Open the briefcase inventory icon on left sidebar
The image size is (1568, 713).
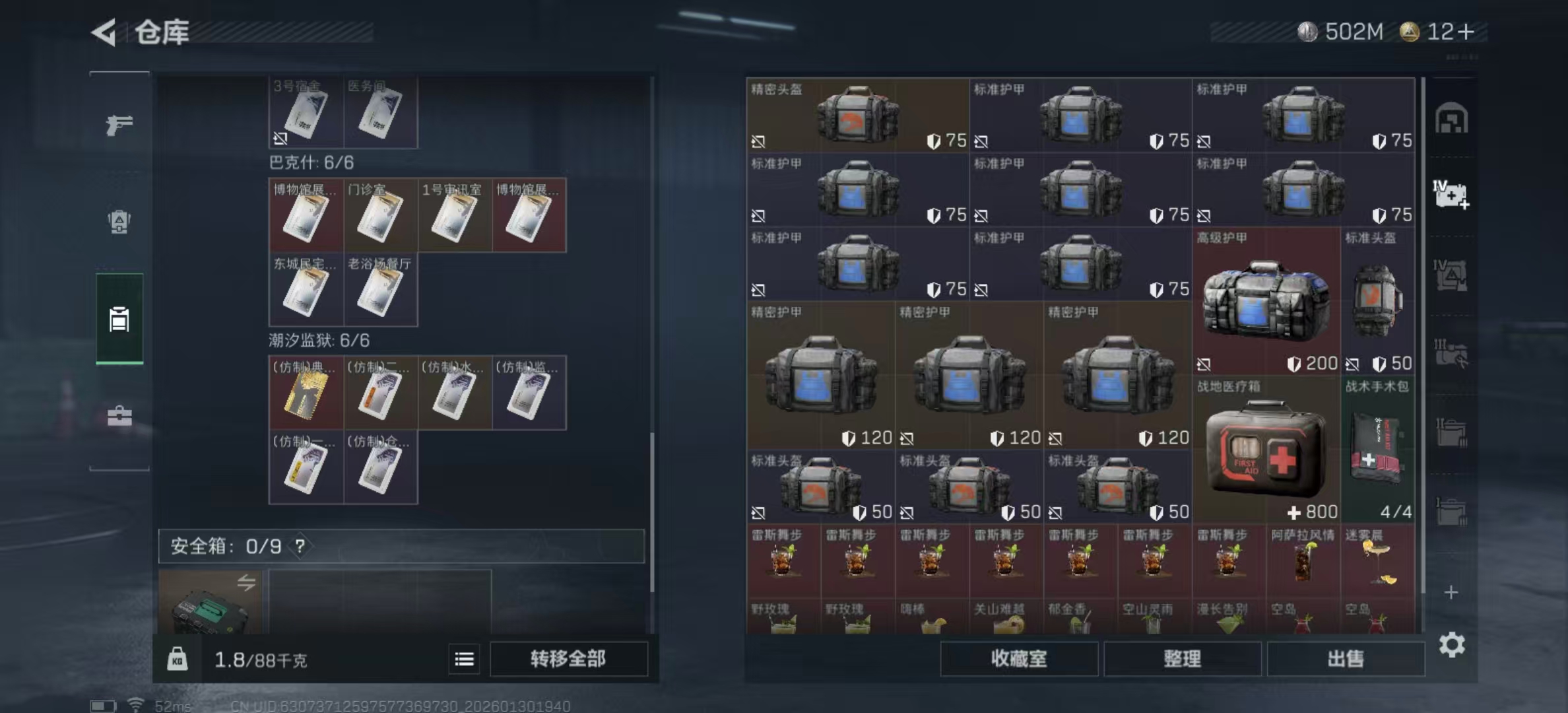click(x=119, y=416)
